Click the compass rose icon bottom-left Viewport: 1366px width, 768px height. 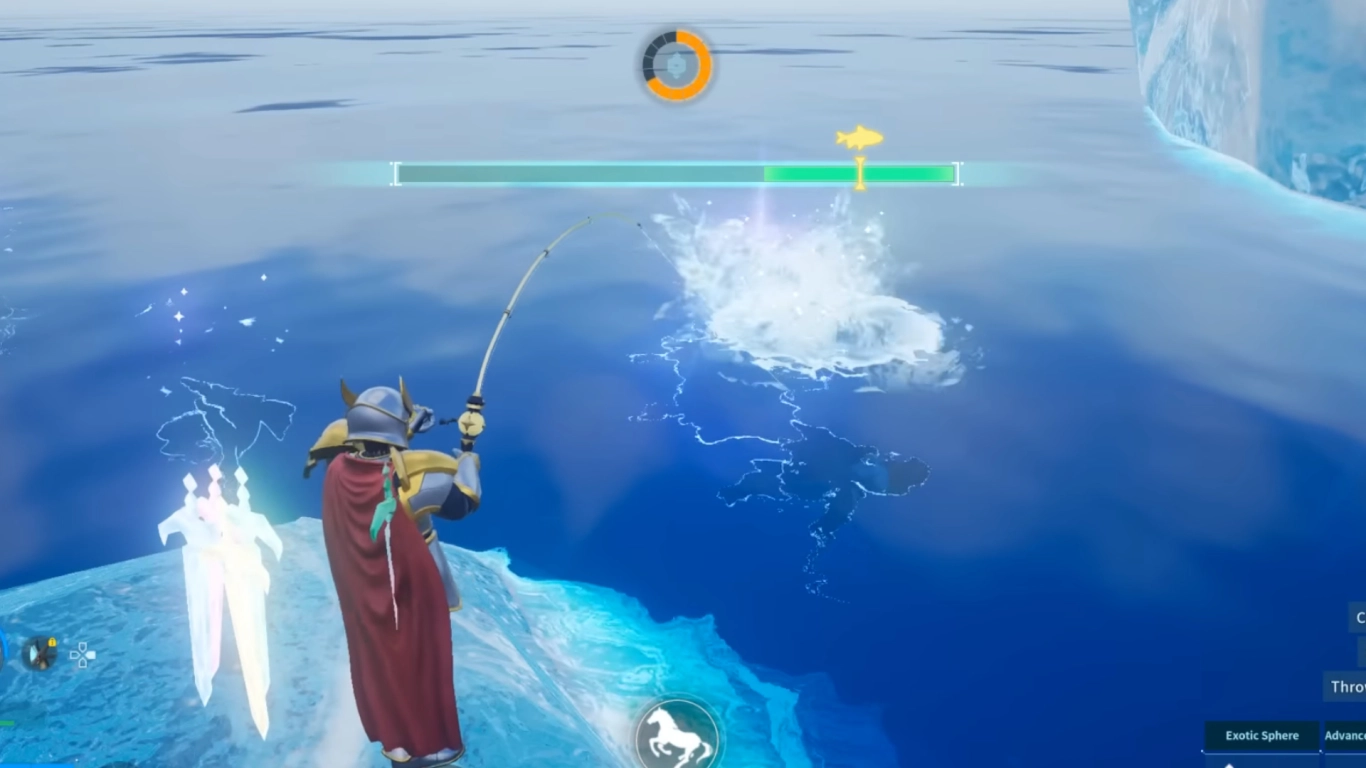coord(40,653)
